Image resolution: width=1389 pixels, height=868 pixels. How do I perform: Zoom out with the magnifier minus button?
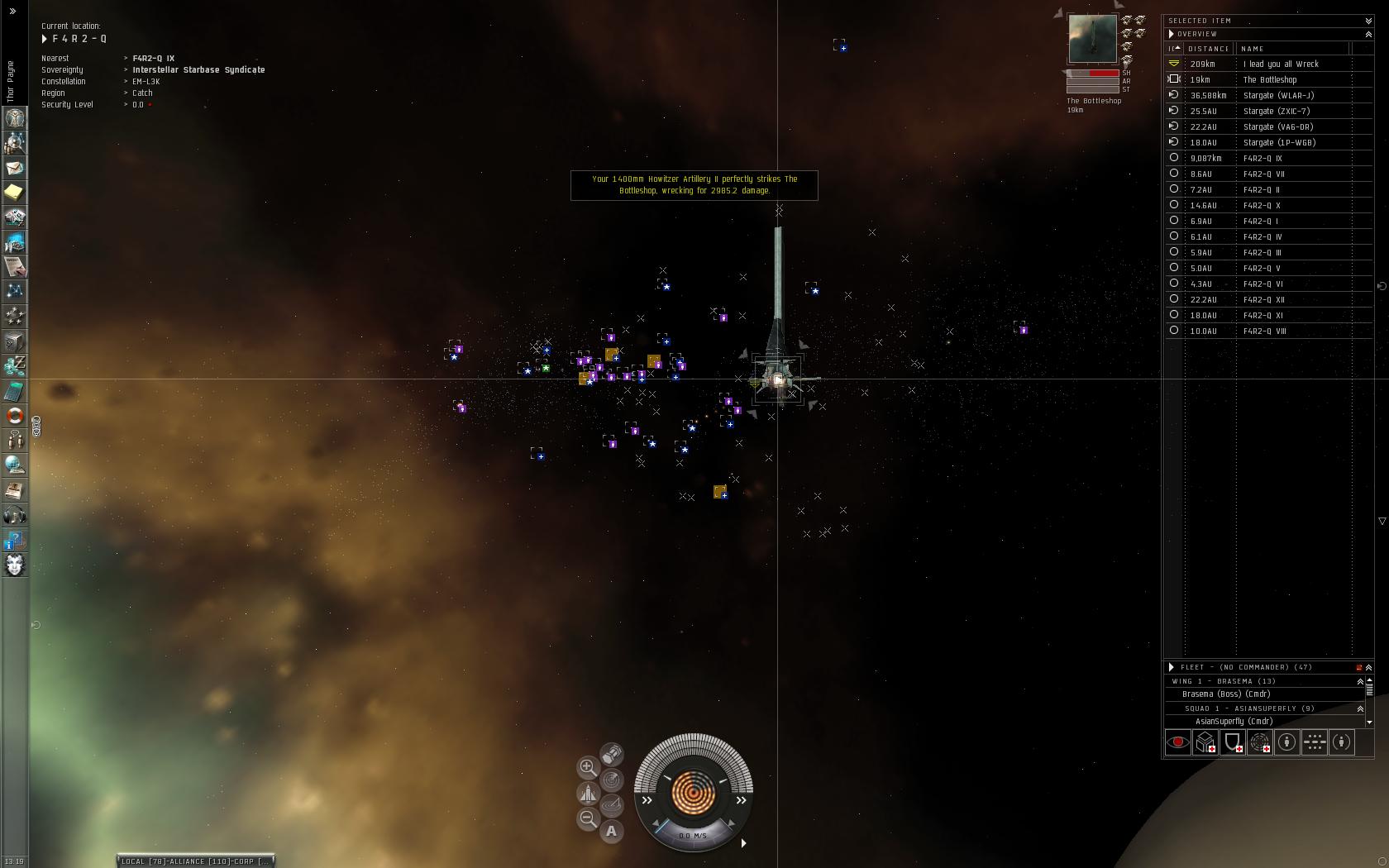pos(588,818)
